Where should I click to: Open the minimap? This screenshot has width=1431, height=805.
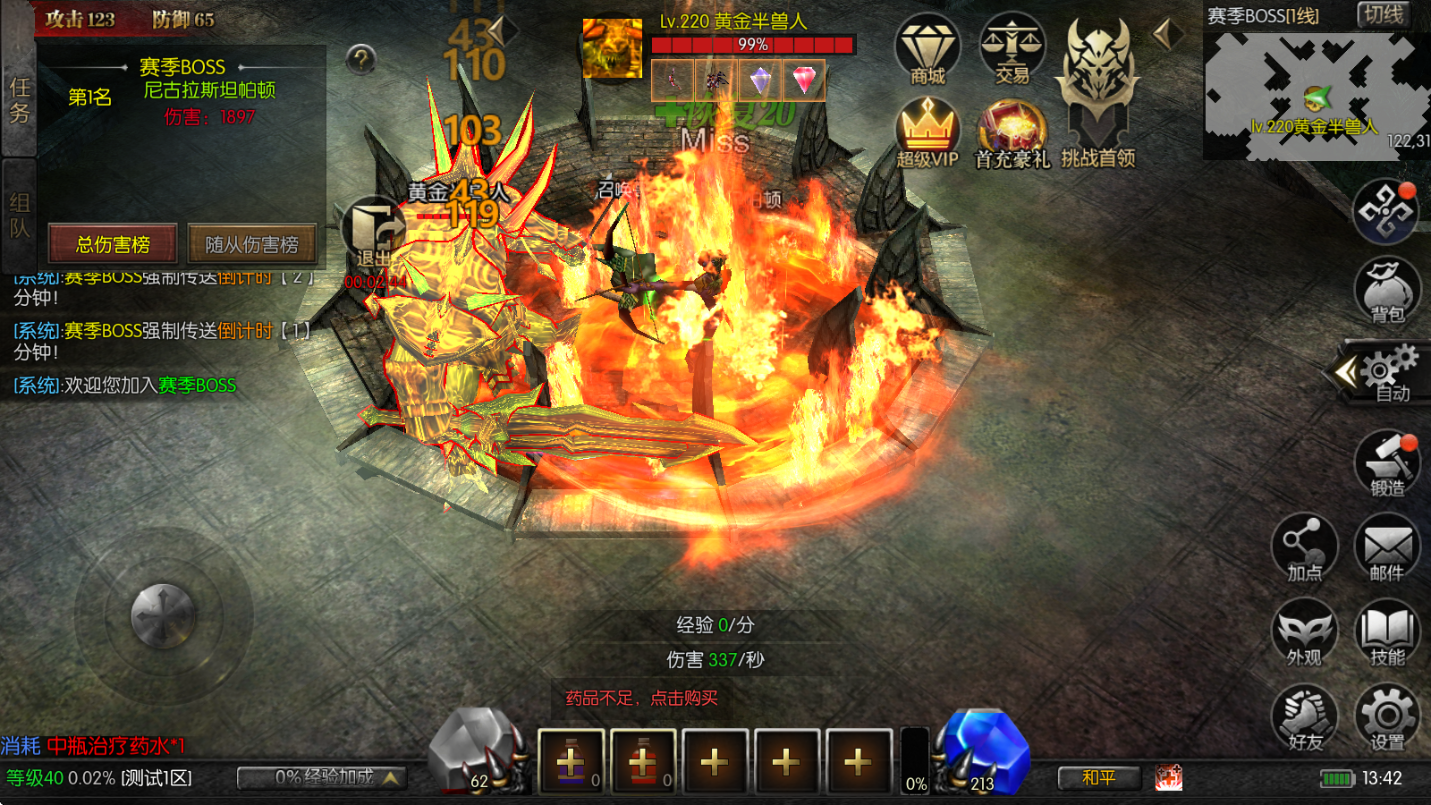tap(1315, 95)
